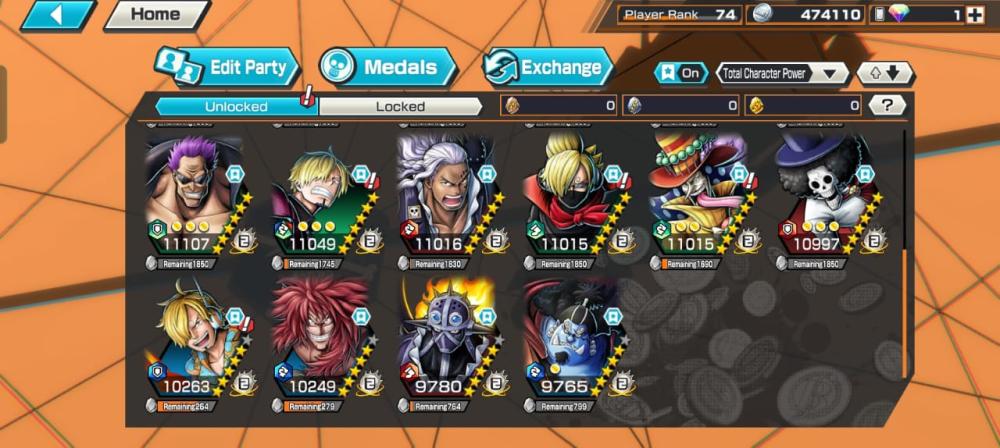
Task: Open the Exchange menu
Action: pyautogui.click(x=549, y=68)
